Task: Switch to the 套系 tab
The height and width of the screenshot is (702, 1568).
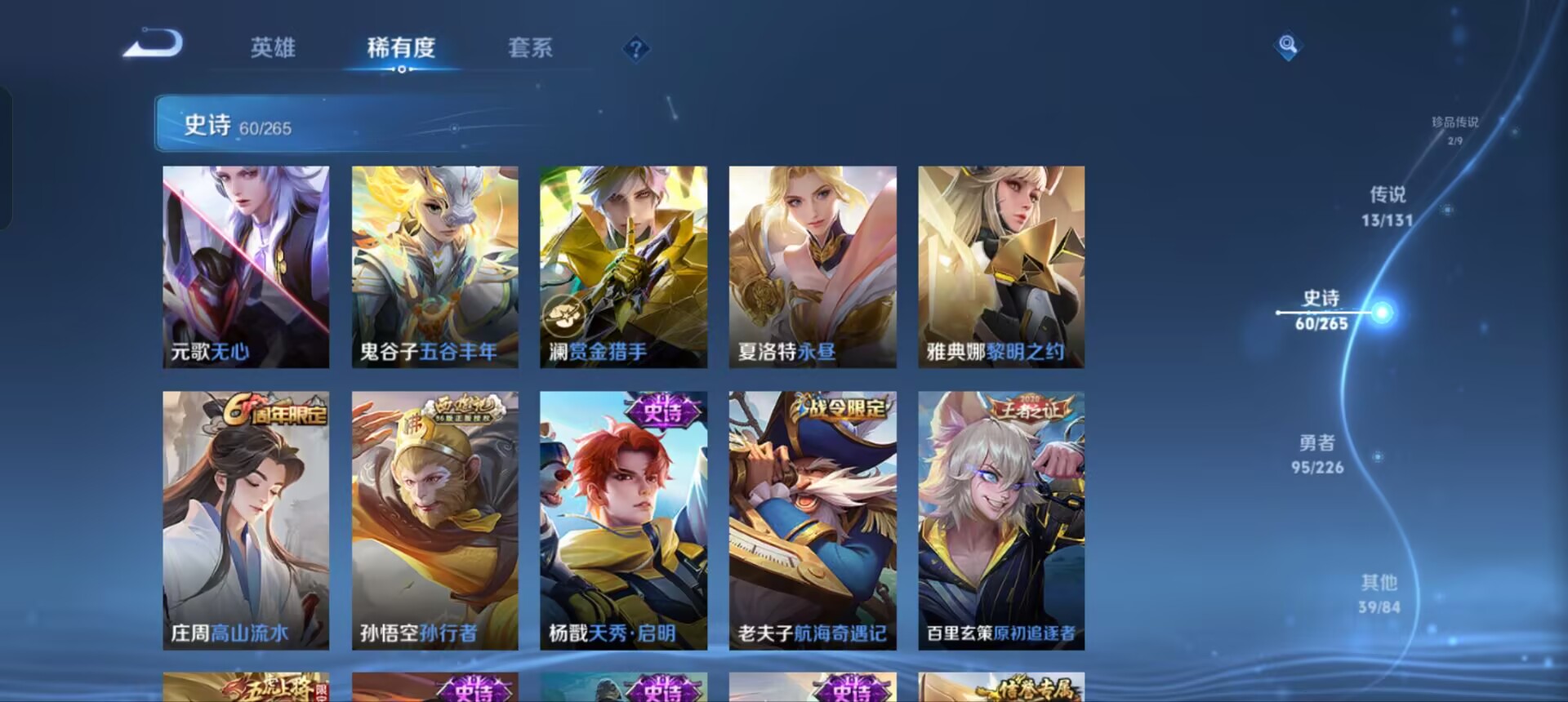Action: pyautogui.click(x=530, y=49)
